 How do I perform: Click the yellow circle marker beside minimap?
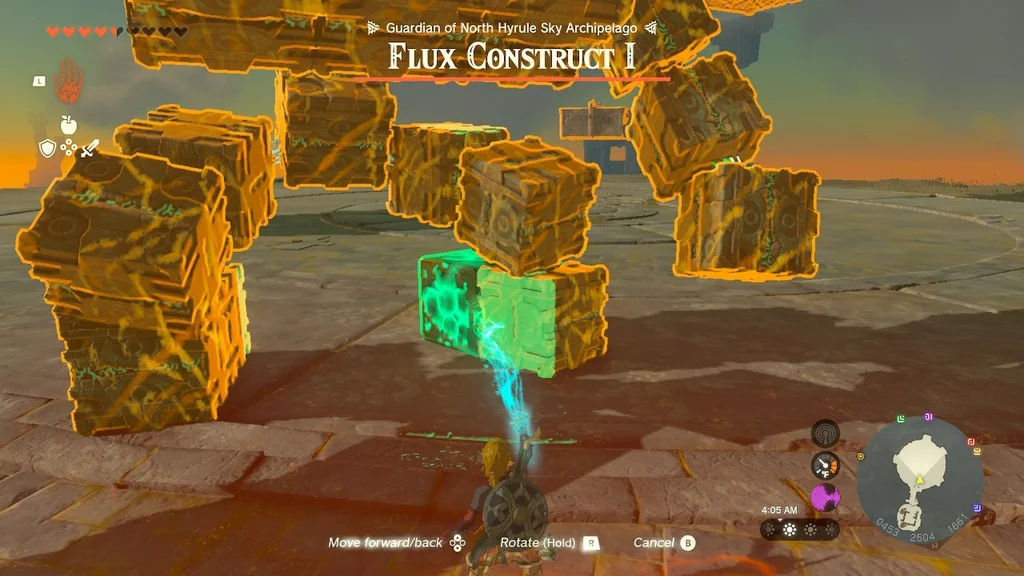(861, 456)
